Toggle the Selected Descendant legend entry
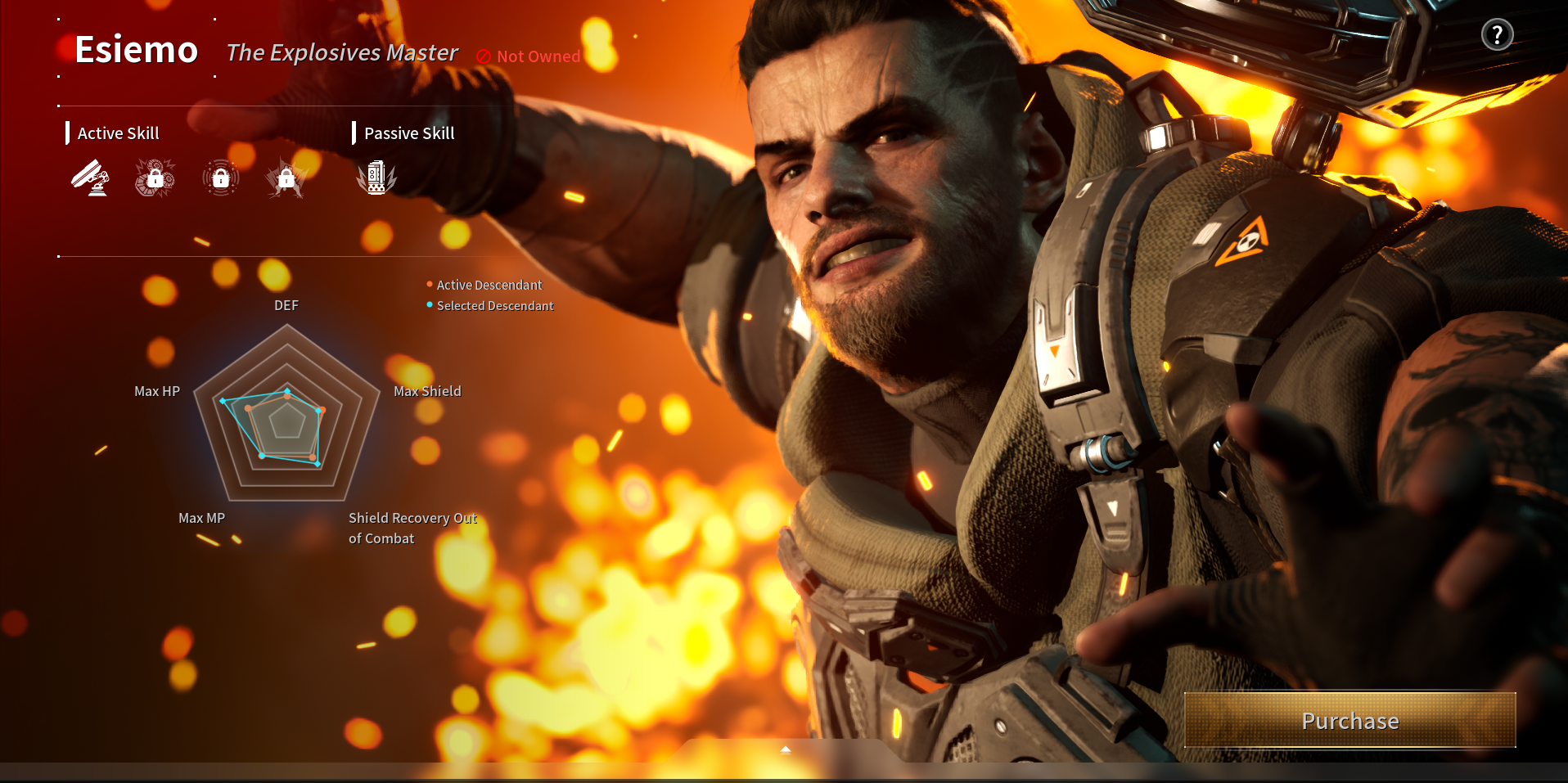This screenshot has height=783, width=1568. 493,305
